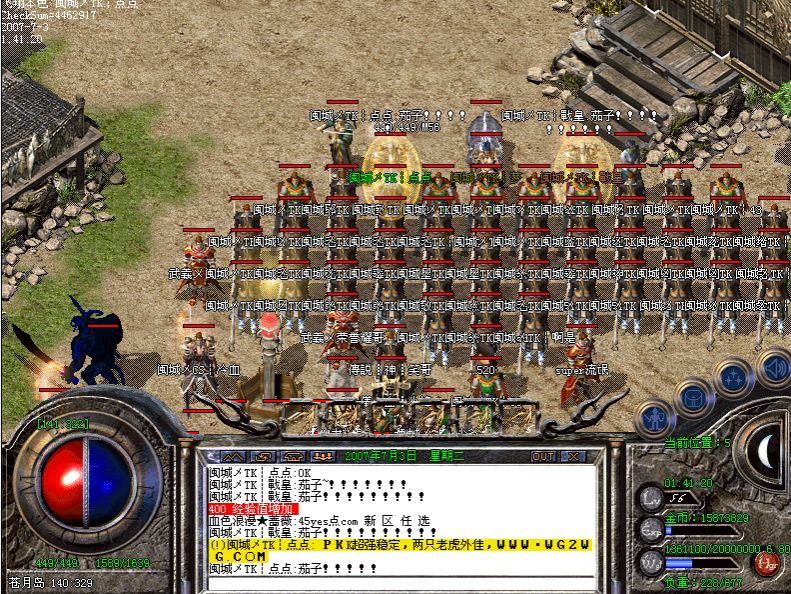This screenshot has height=594, width=791.
Task: Click the OUT button above the chat
Action: point(543,456)
